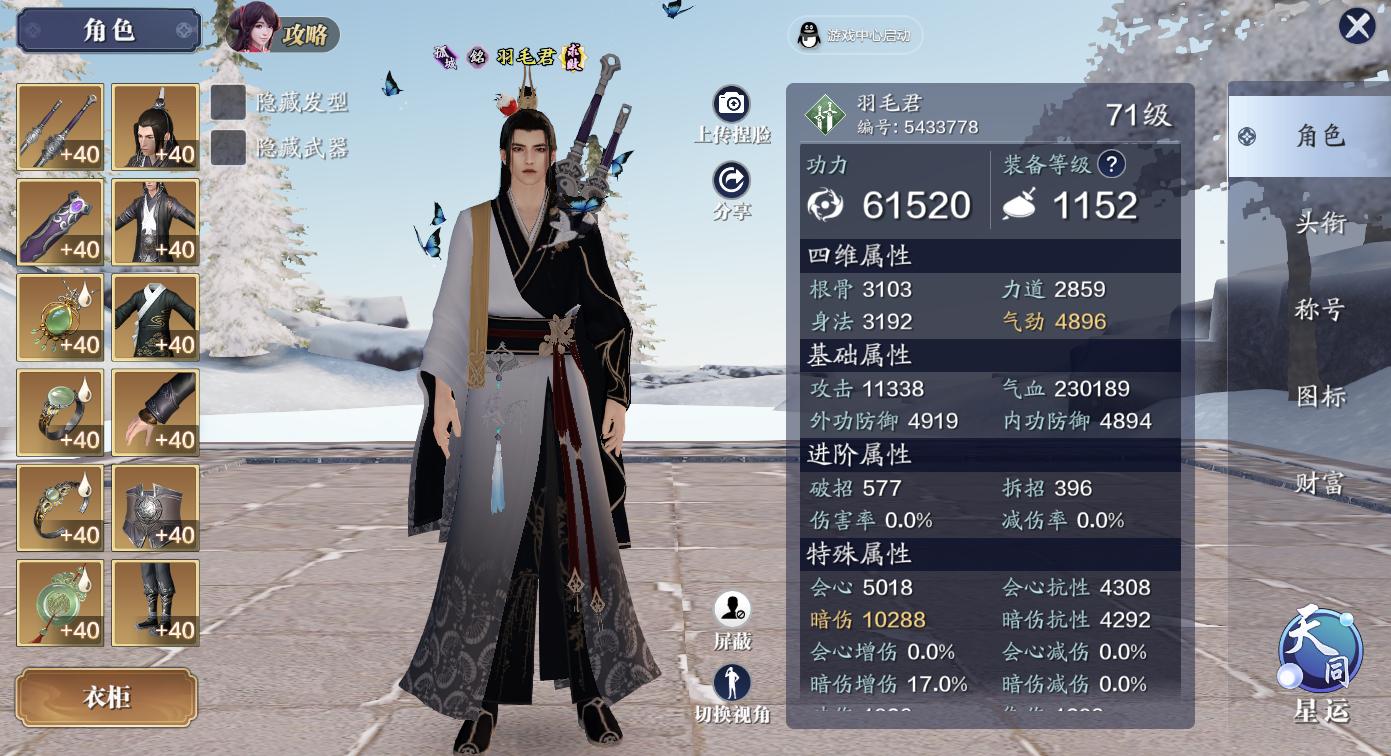This screenshot has width=1391, height=756.
Task: Click the 装备等级 question mark help icon
Action: 1111,164
